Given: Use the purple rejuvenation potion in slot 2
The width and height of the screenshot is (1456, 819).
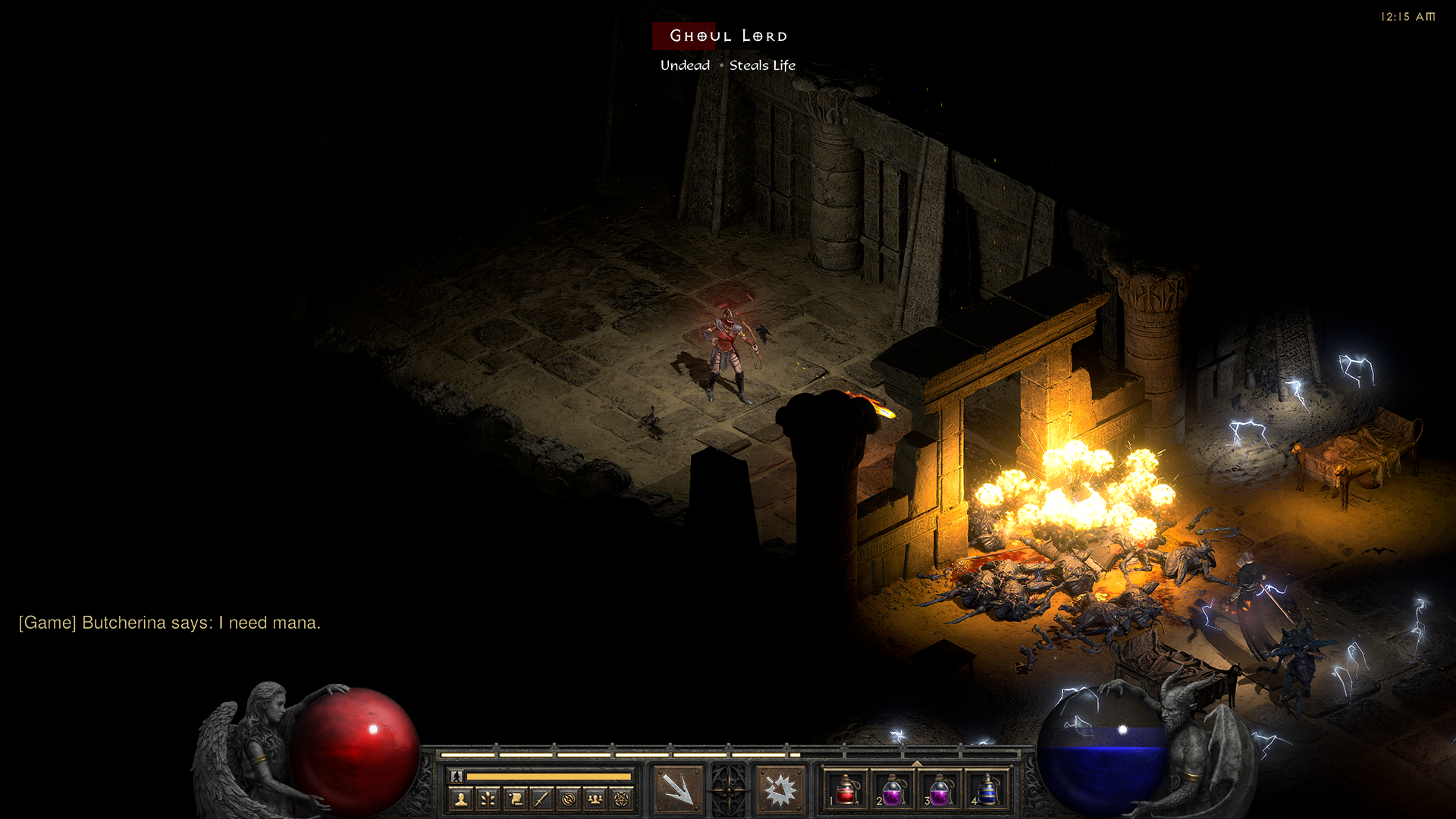Looking at the screenshot, I should click(893, 790).
